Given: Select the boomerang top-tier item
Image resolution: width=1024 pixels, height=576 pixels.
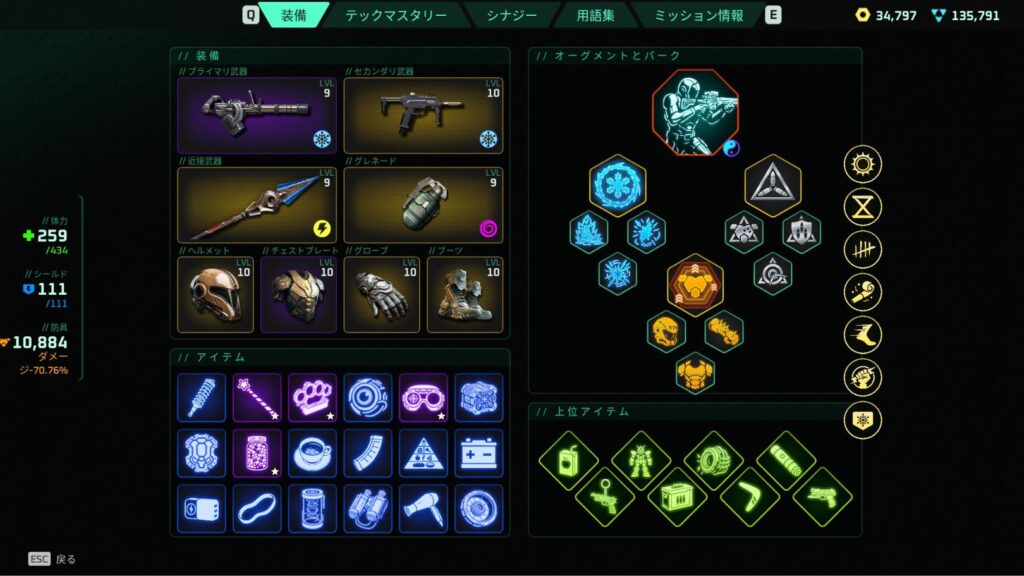Looking at the screenshot, I should coord(750,496).
